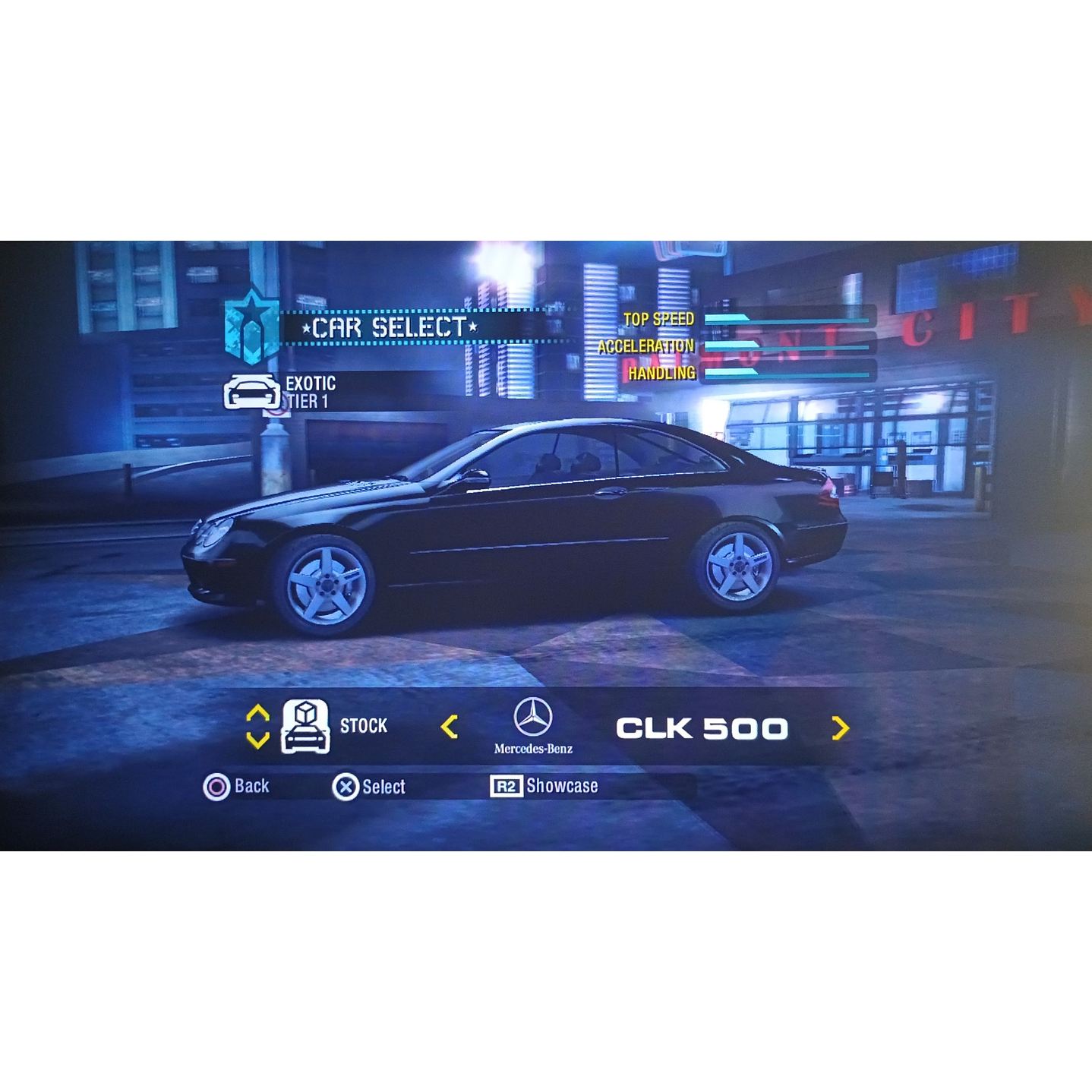Viewport: 1092px width, 1092px height.
Task: Toggle up to the previous car variant
Action: 257,712
